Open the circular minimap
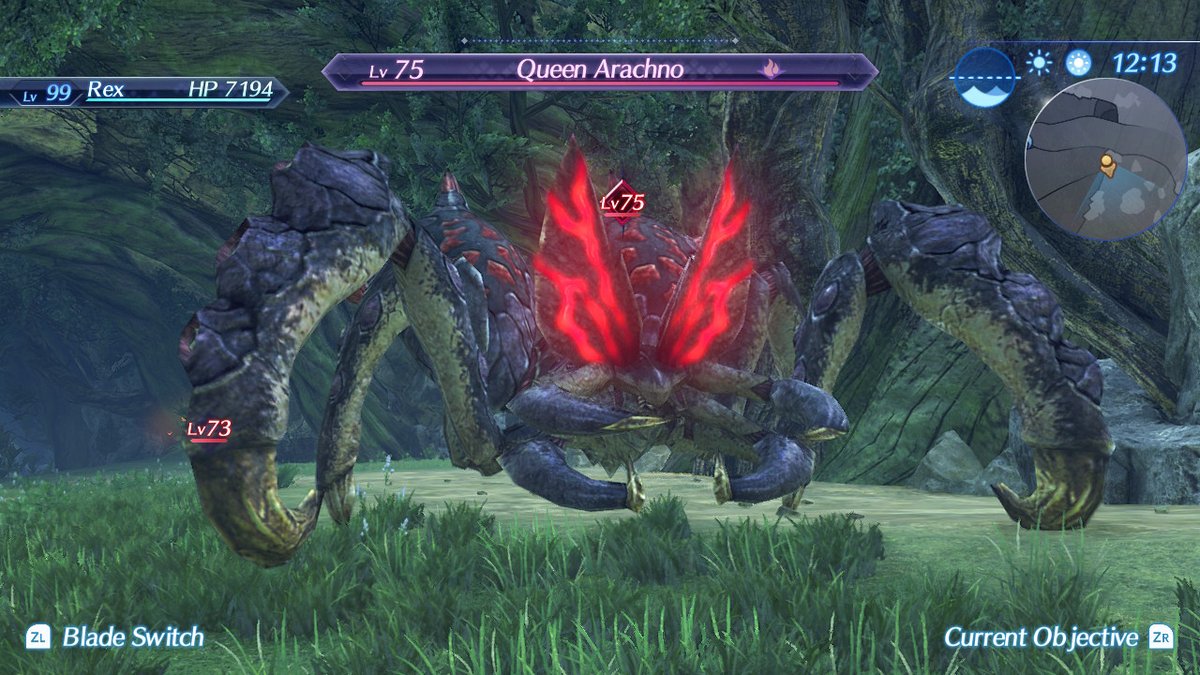The image size is (1200, 675). point(1105,160)
